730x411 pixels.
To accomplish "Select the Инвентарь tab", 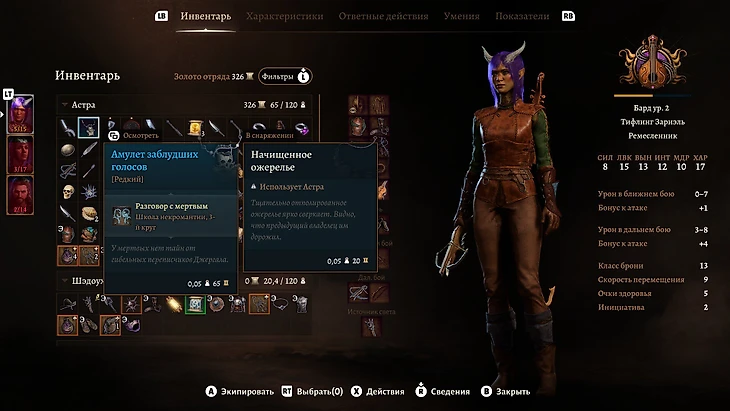I will point(205,16).
